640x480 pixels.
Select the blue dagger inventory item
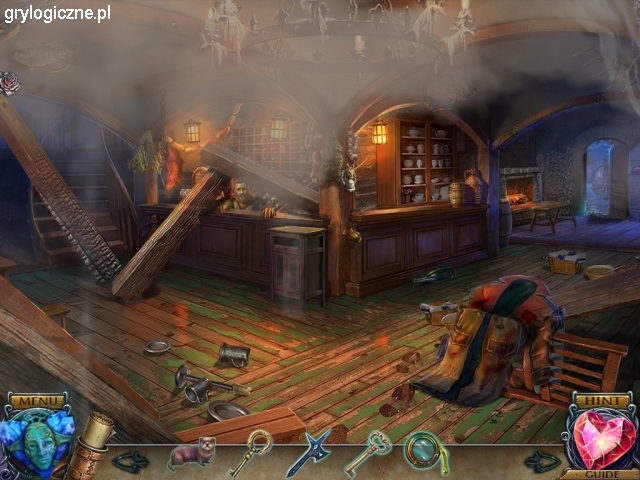click(x=307, y=453)
